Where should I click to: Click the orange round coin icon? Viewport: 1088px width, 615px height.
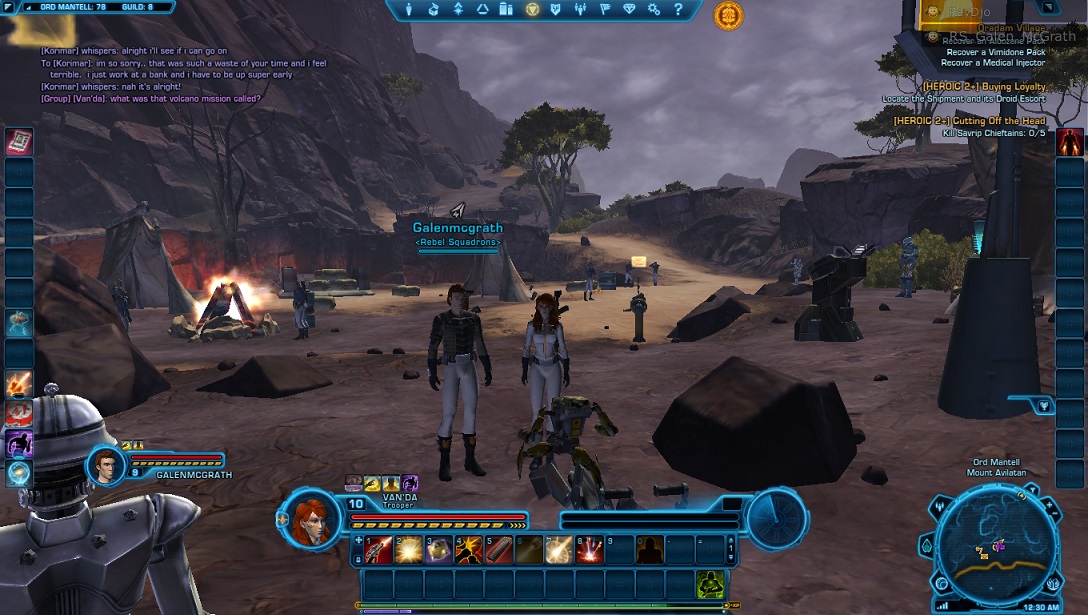728,15
